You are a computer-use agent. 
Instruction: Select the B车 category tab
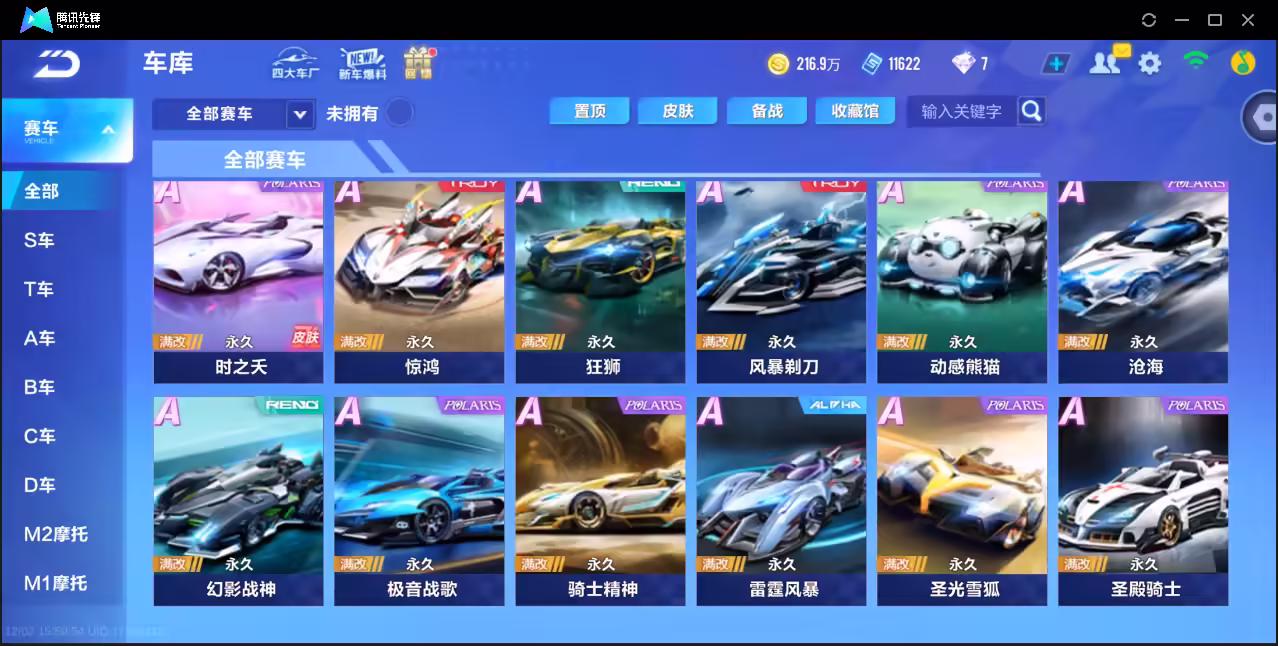[40, 387]
